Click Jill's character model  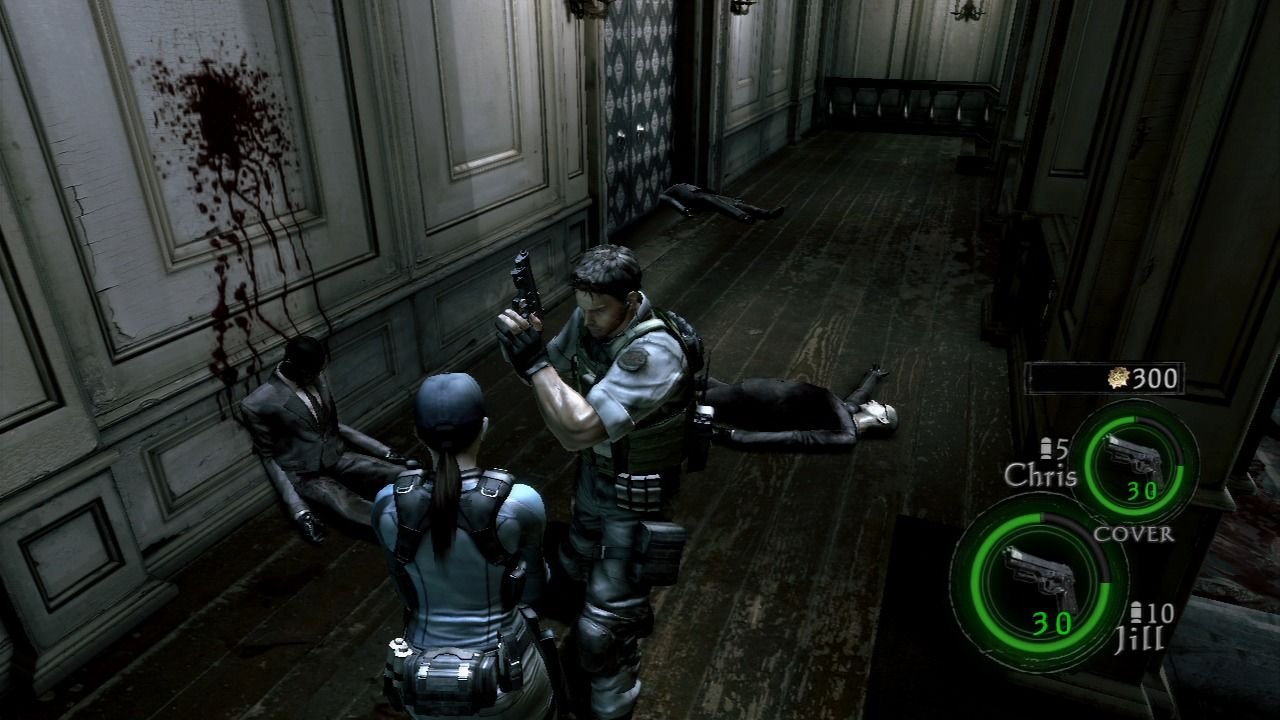coord(450,560)
